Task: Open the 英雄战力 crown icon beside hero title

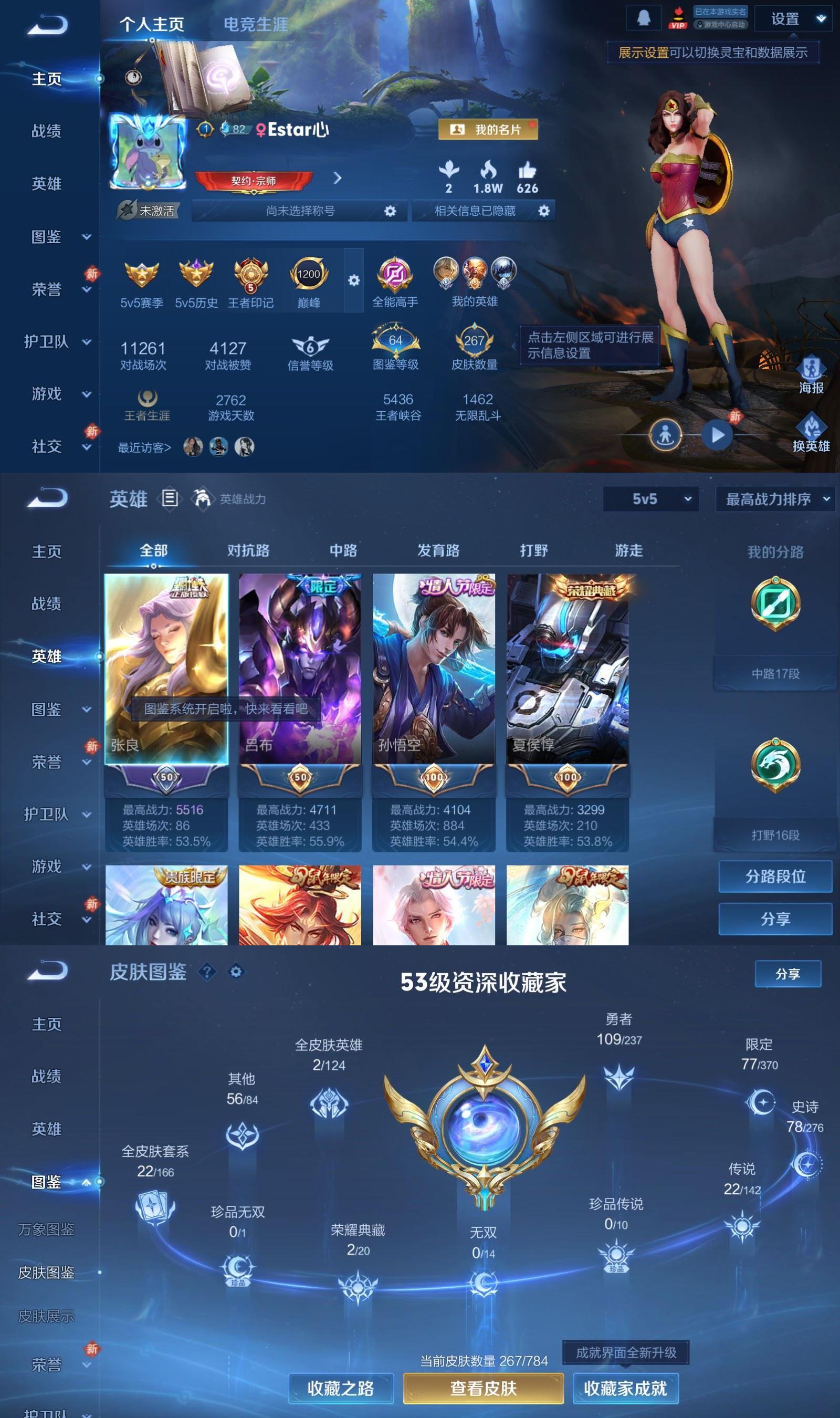Action: point(202,498)
